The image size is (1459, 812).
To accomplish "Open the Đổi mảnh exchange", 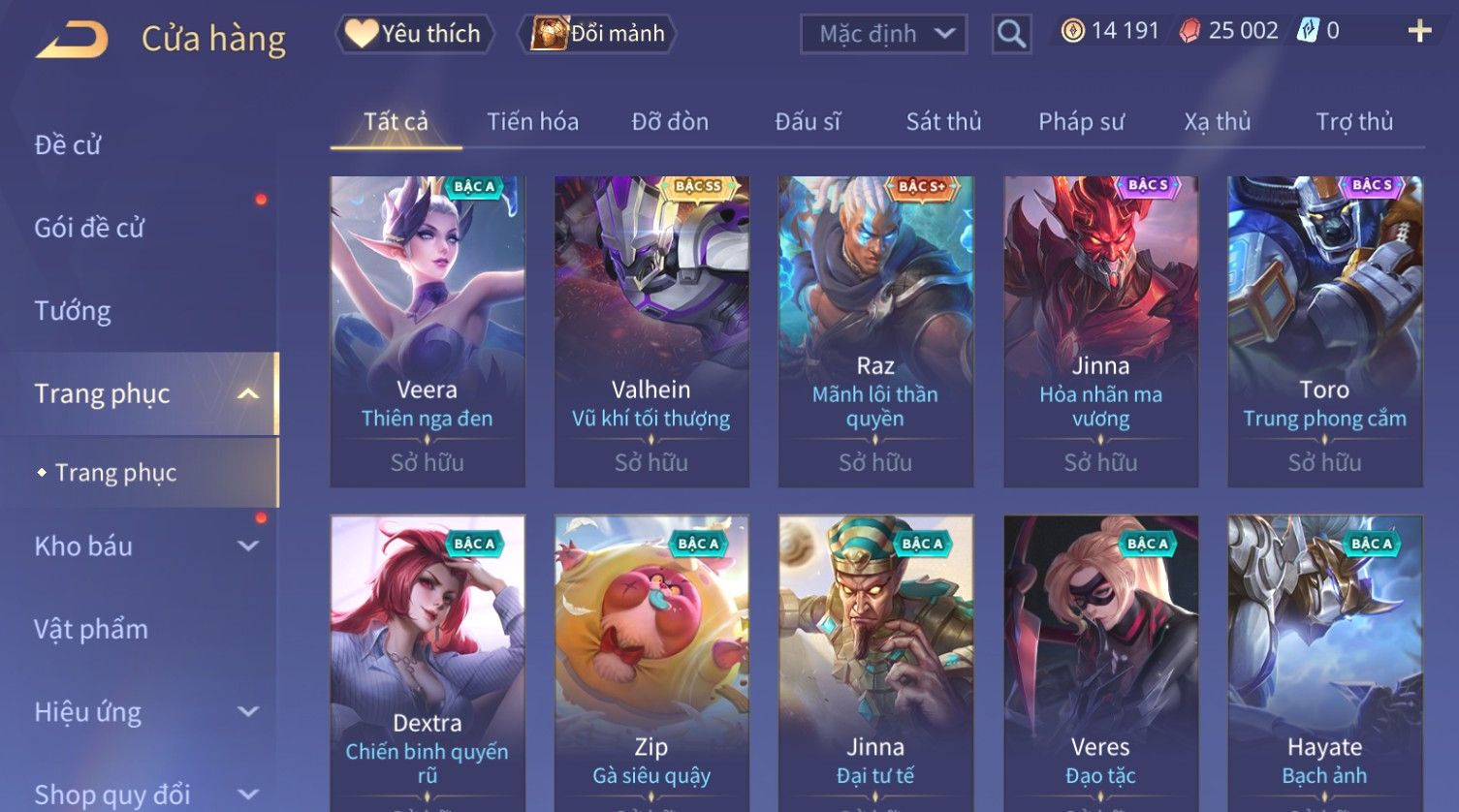I will click(x=598, y=34).
